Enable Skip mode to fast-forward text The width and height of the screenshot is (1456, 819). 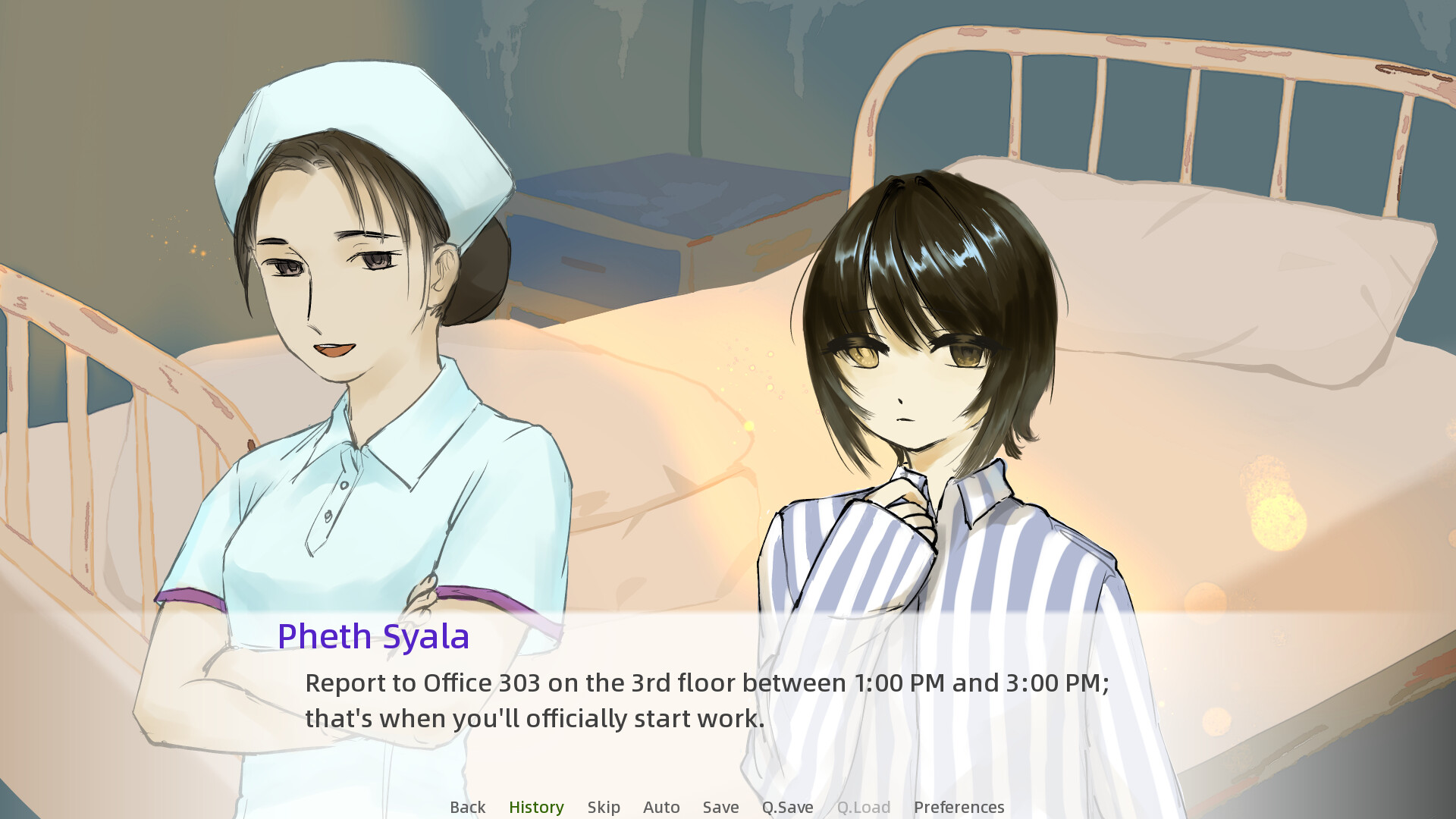tap(603, 807)
